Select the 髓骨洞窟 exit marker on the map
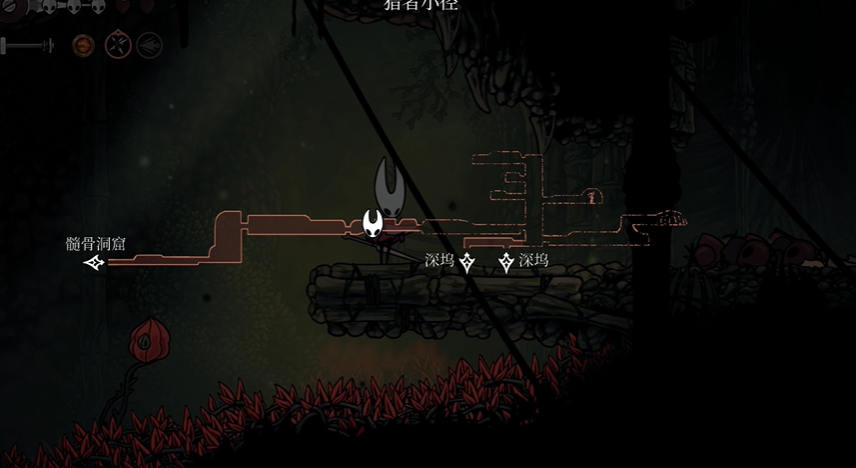856x468 pixels. (95, 263)
